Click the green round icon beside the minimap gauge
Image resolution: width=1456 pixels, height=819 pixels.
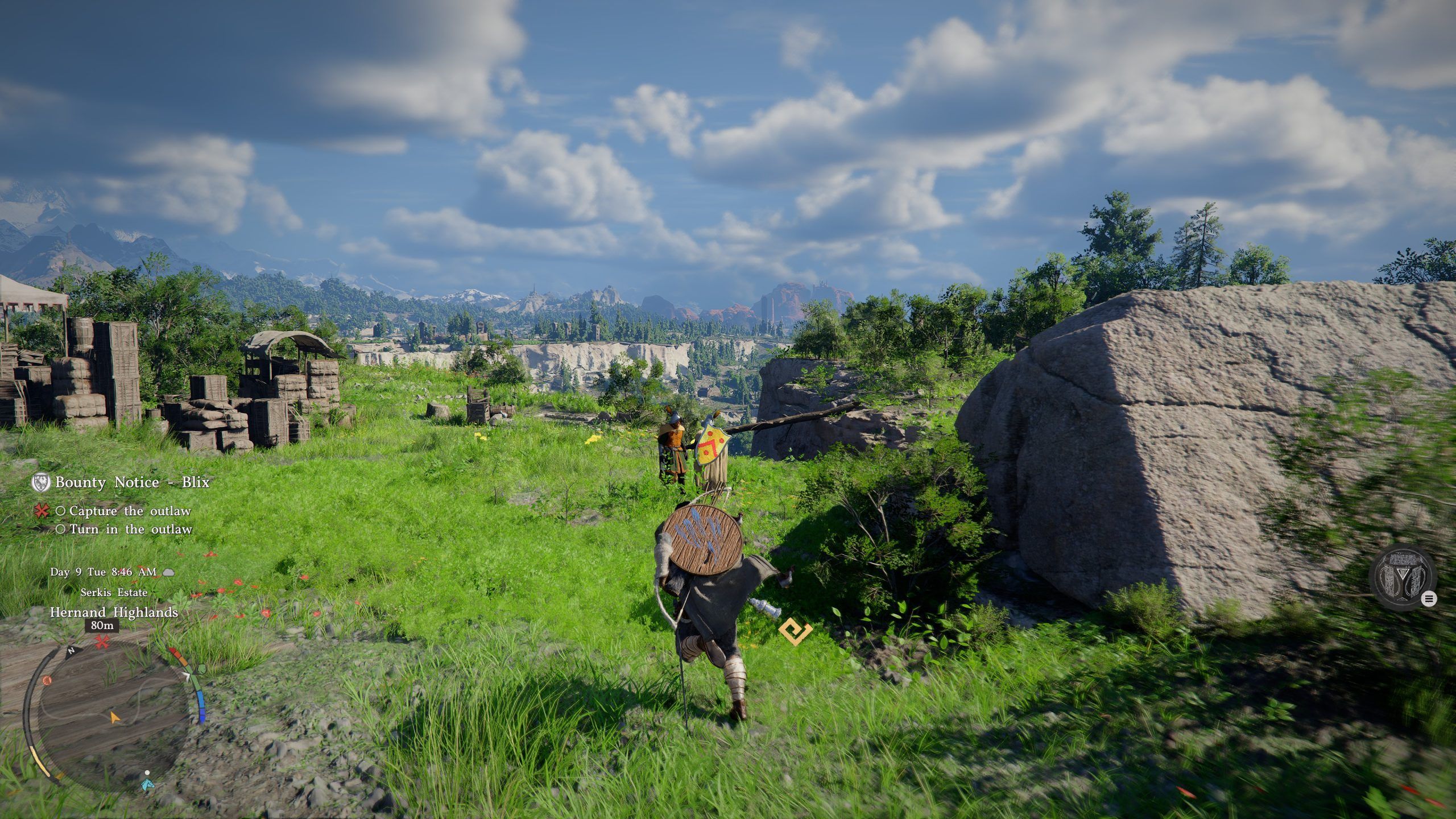coord(201,669)
